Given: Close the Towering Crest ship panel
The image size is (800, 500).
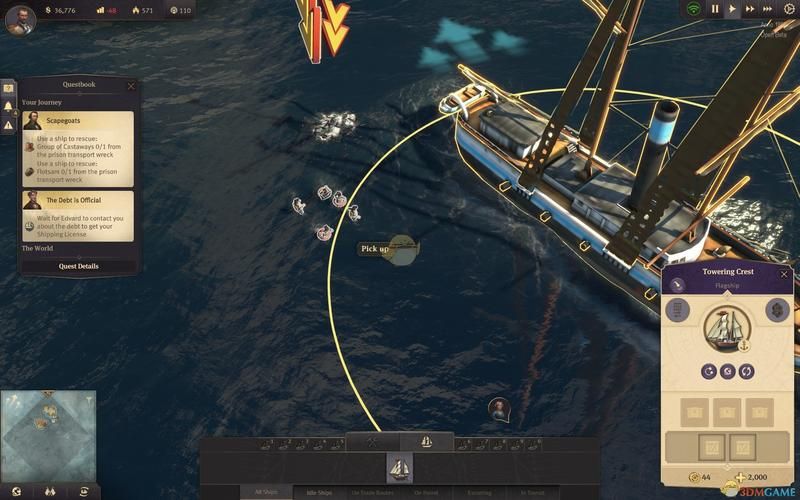Looking at the screenshot, I should [x=784, y=273].
